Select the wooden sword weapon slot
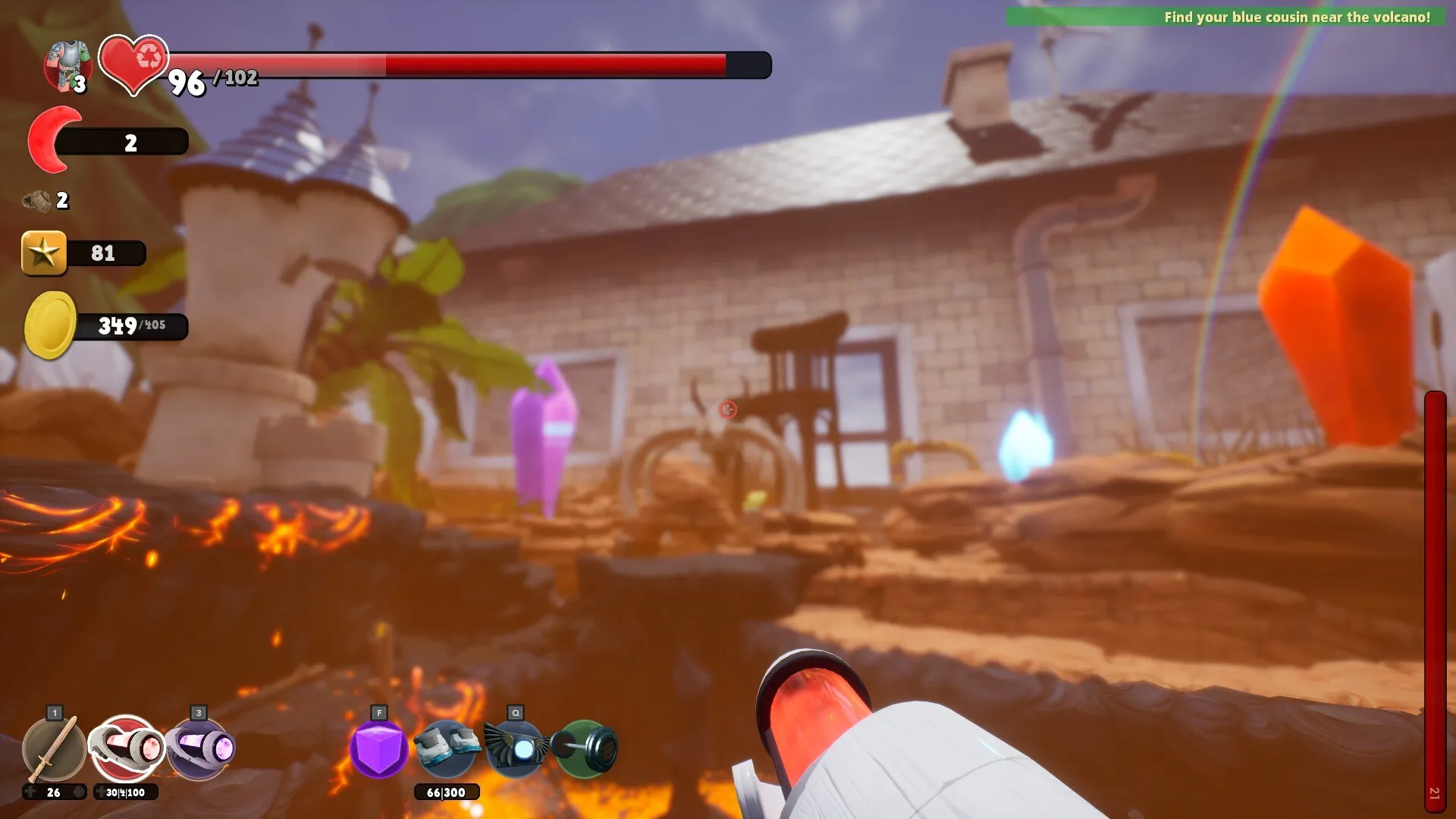 point(54,749)
